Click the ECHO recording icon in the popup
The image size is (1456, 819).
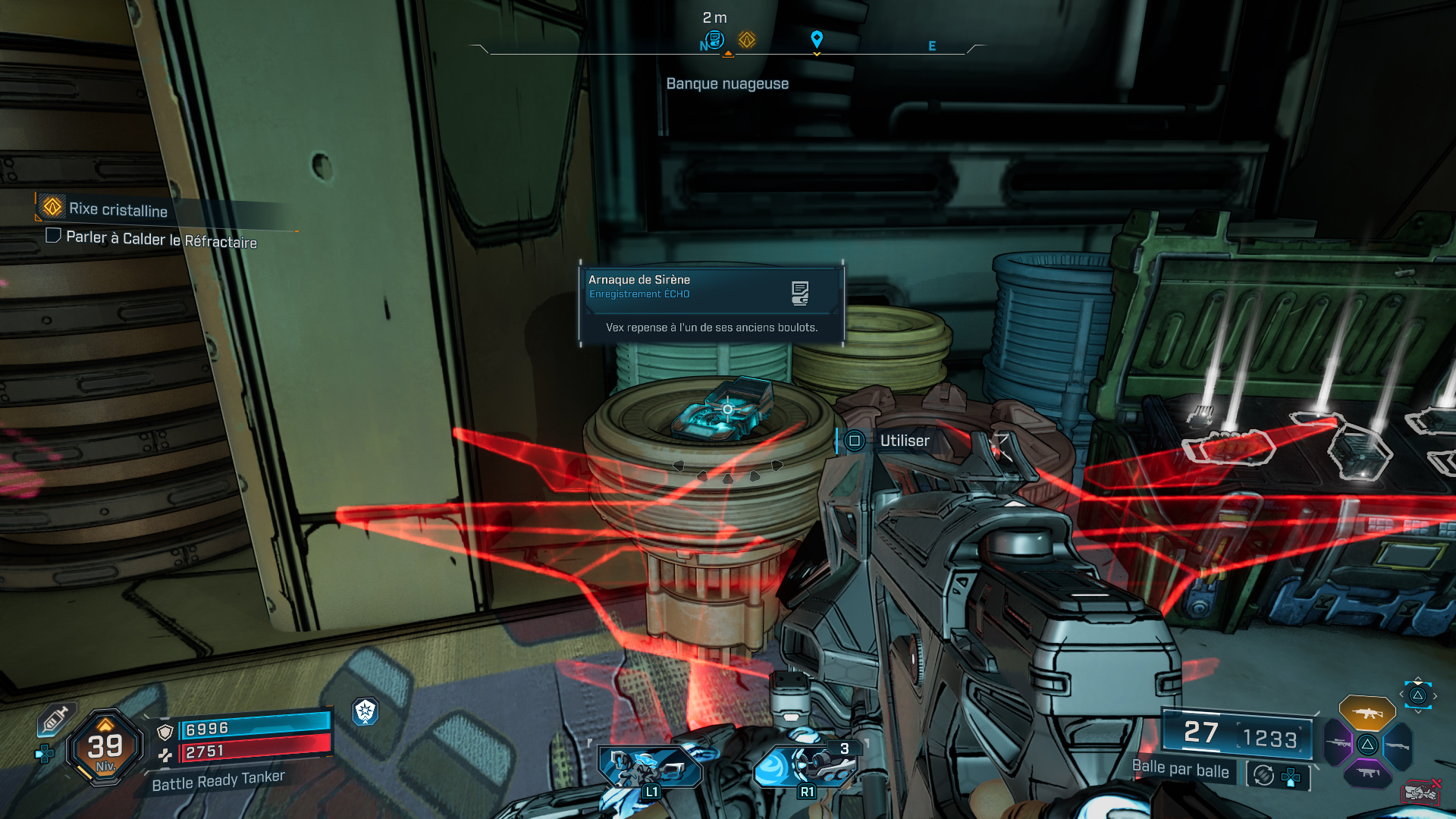(x=800, y=292)
